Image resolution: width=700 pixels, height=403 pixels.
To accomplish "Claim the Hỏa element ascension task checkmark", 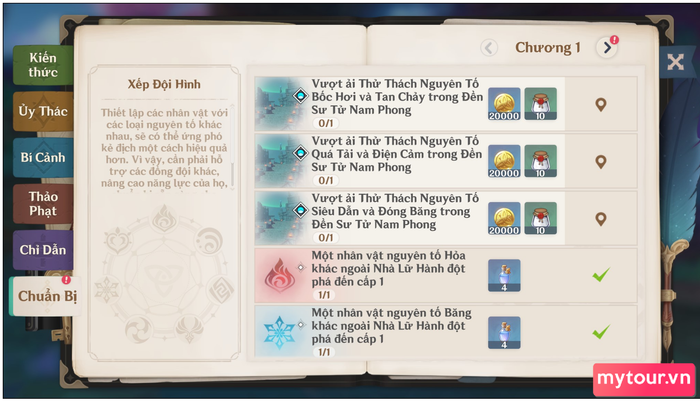I will point(601,274).
